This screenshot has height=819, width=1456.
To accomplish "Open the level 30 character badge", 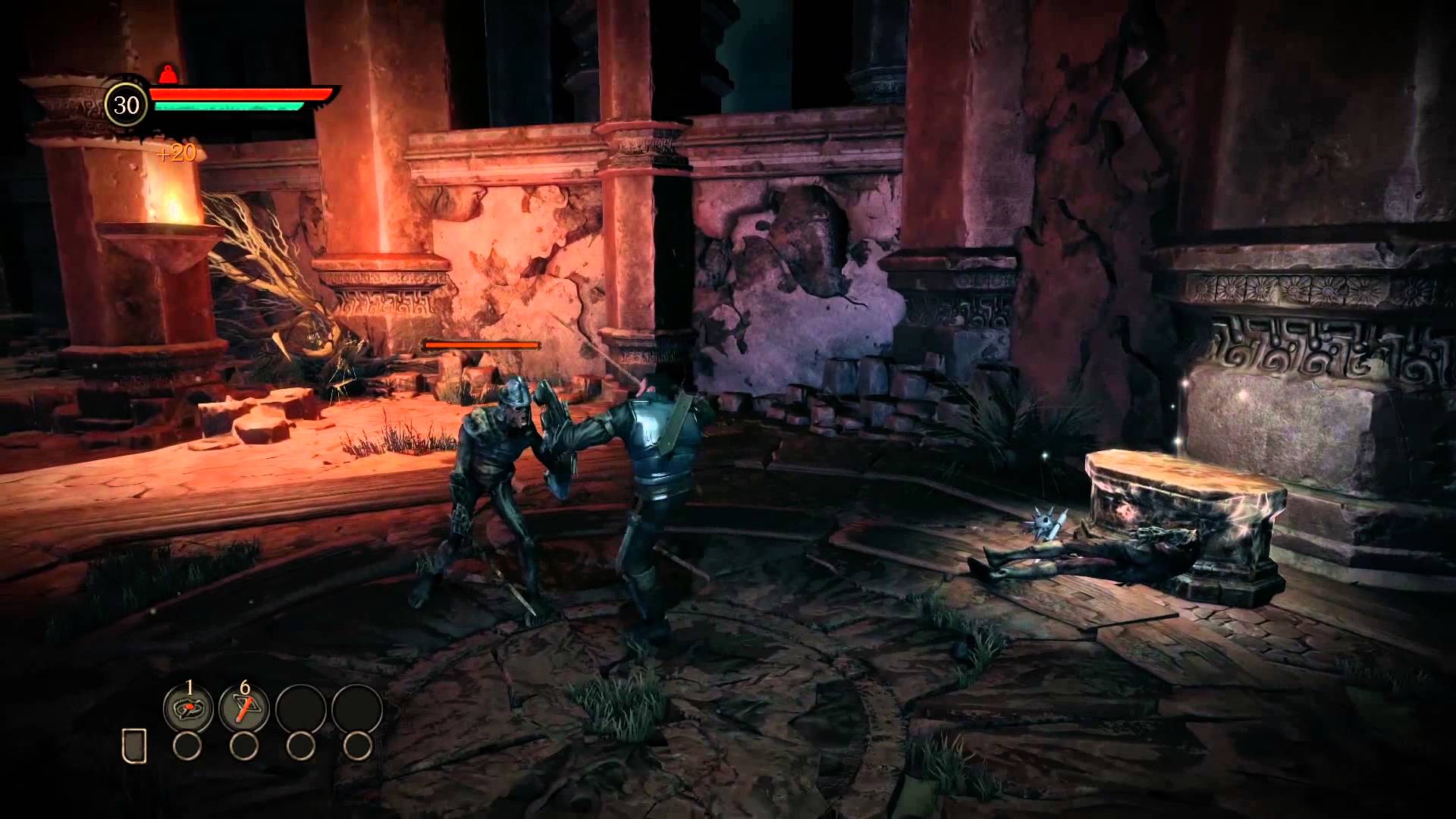I will tap(126, 105).
